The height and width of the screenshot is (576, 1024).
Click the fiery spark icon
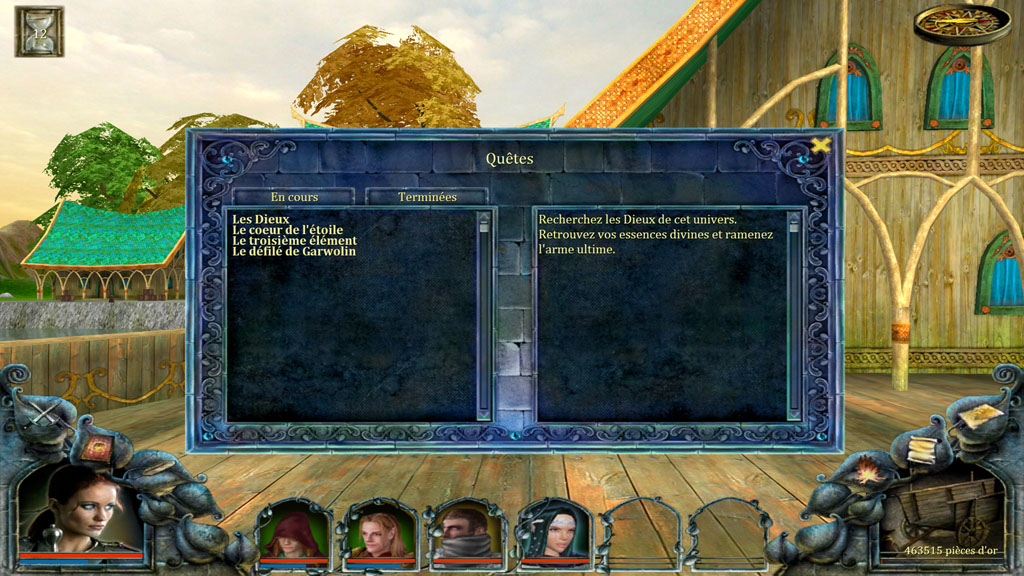(x=865, y=471)
